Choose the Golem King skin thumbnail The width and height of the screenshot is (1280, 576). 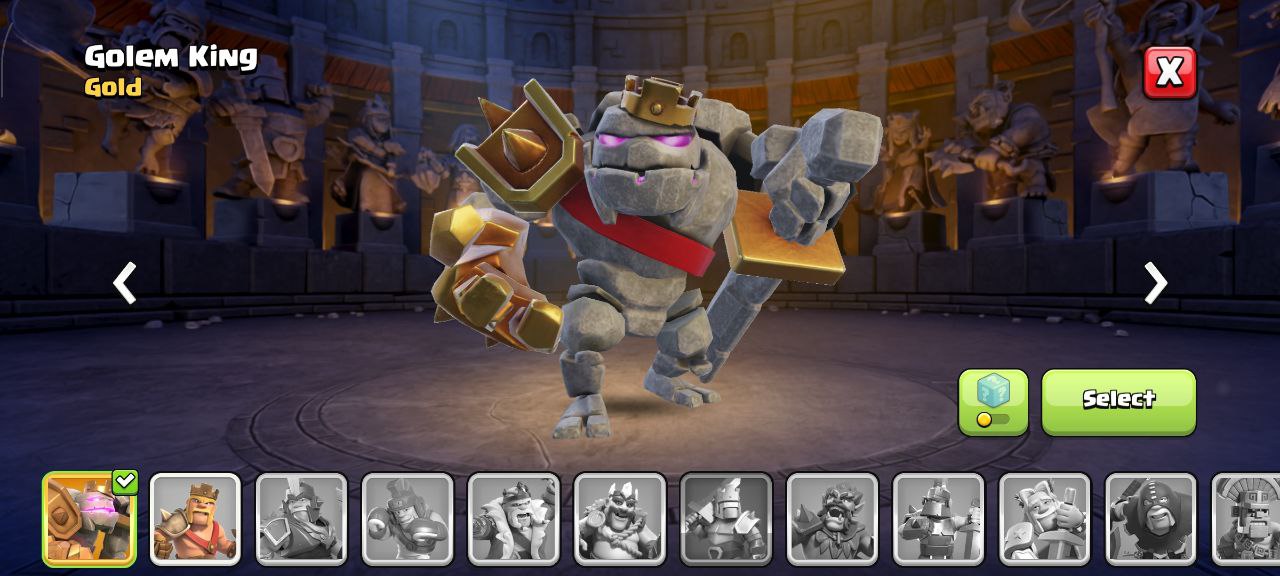point(89,519)
